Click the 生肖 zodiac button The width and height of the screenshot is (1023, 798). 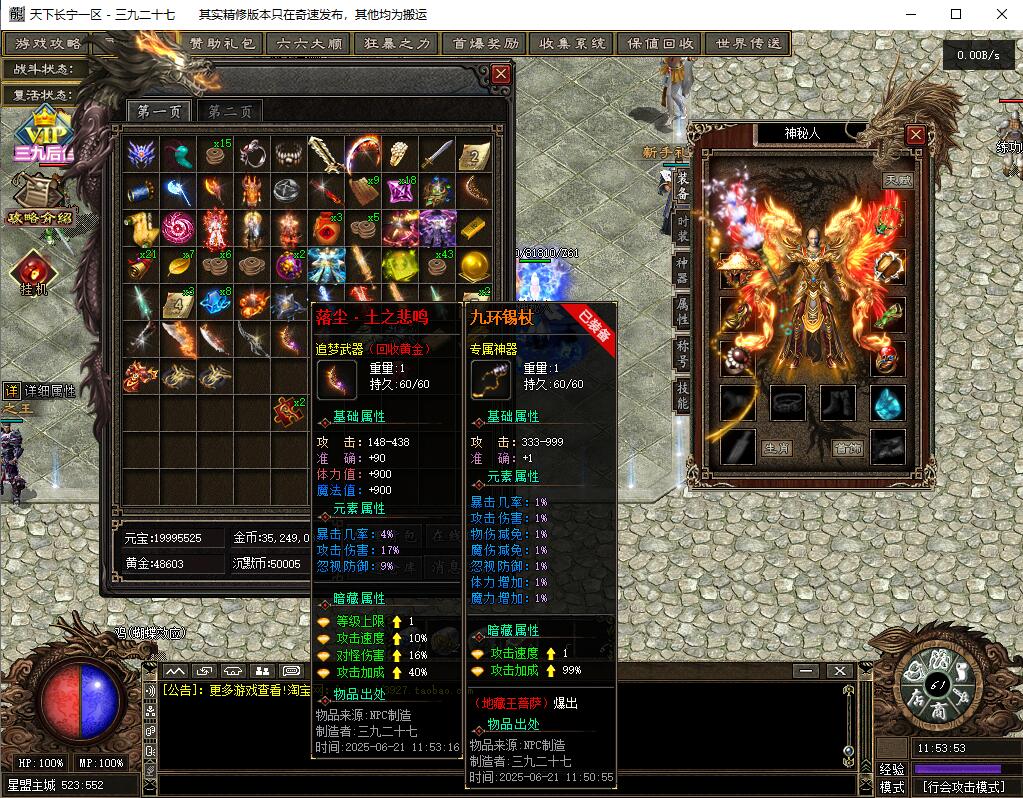tap(777, 448)
